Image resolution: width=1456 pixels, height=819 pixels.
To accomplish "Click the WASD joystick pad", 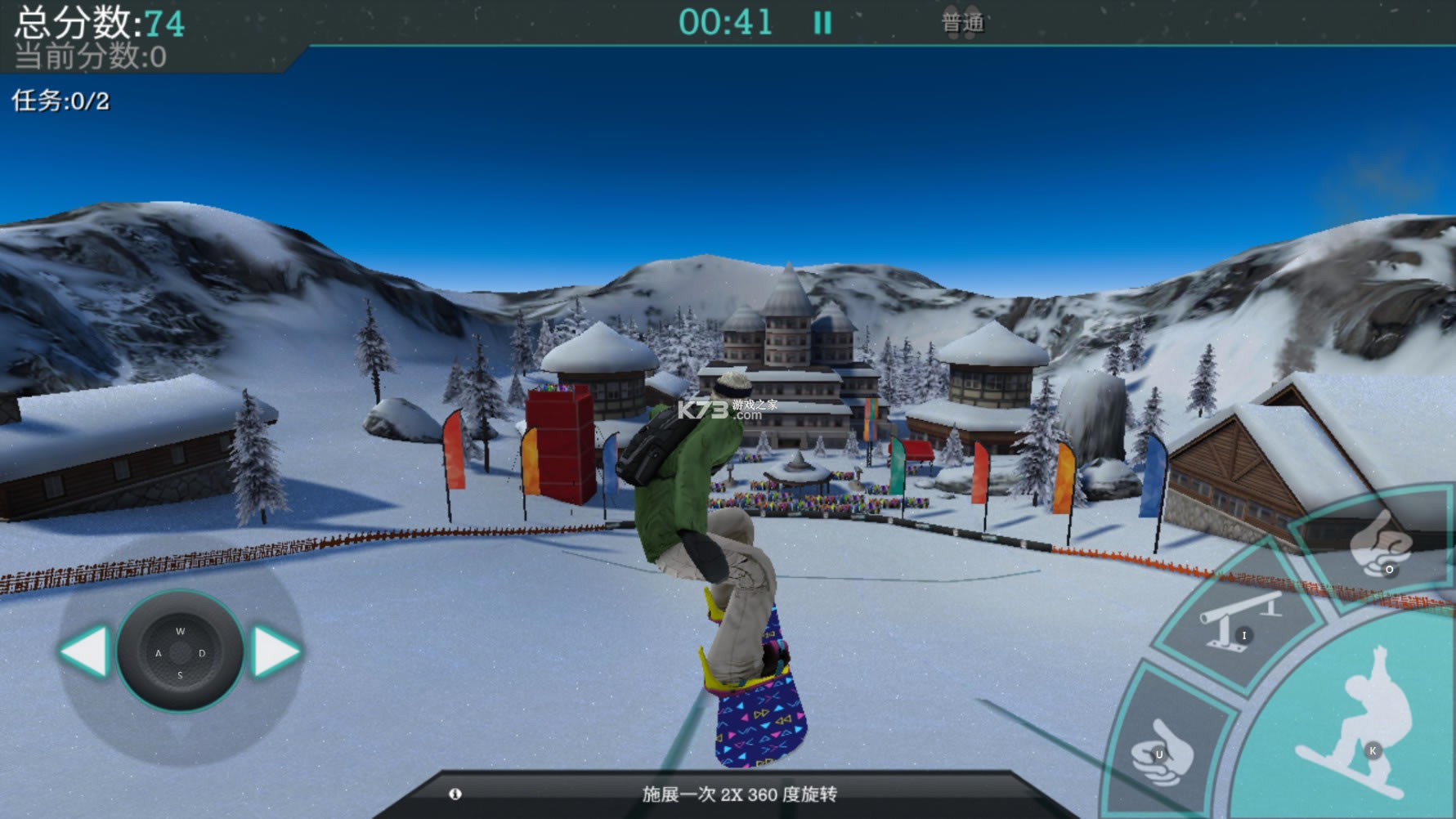I will (x=180, y=652).
